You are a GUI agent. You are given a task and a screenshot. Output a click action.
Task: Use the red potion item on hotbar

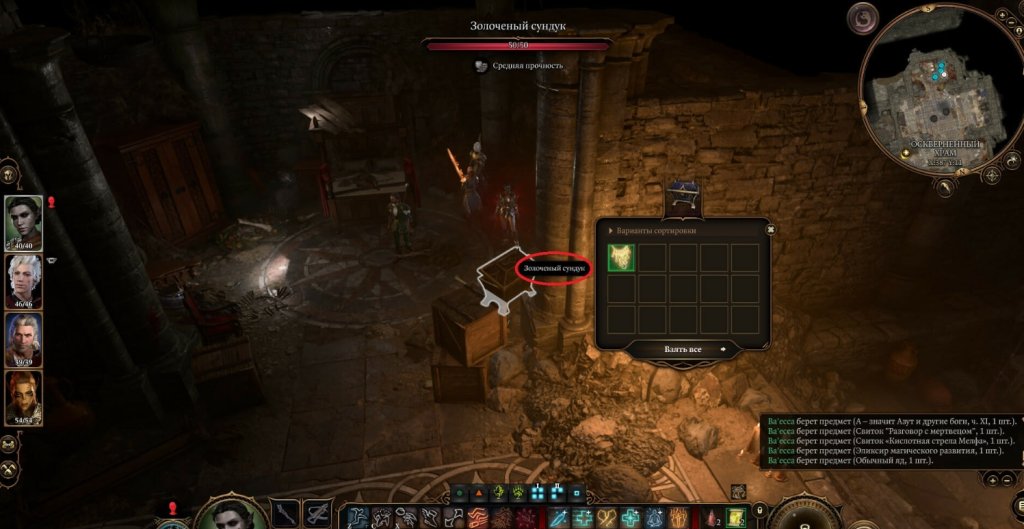tap(711, 517)
